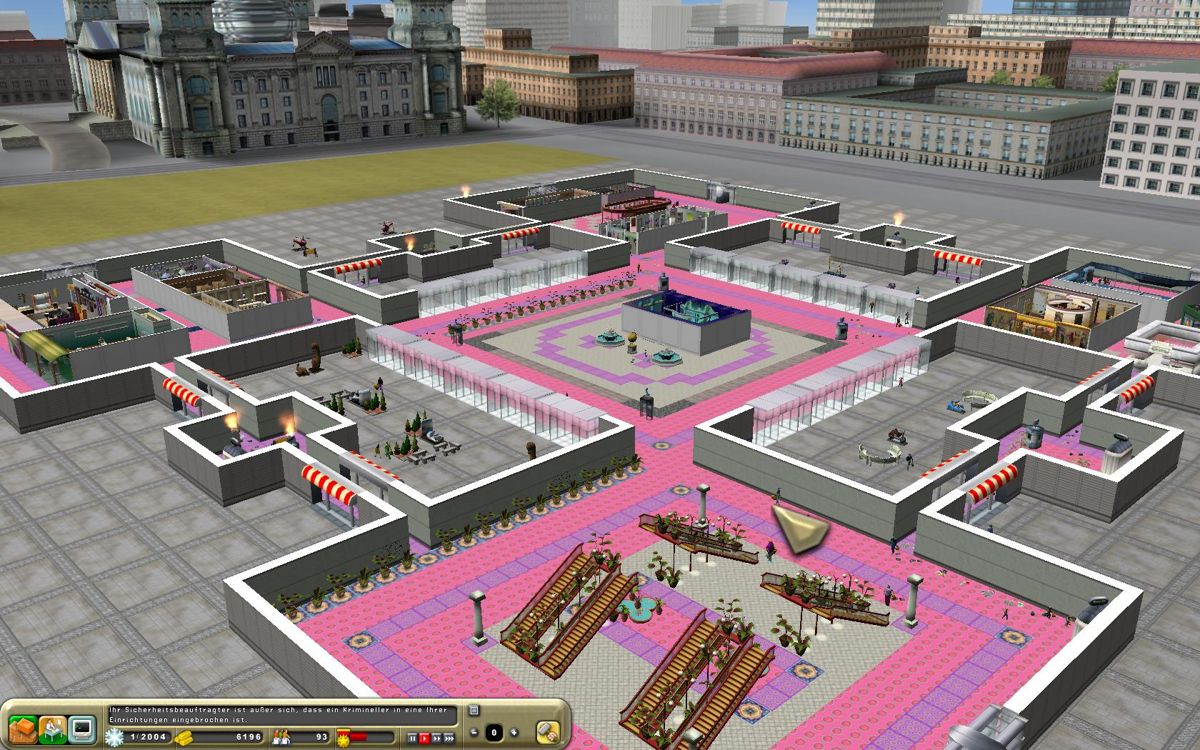Open the brick construction menu
Screen dimensions: 1200x750
(23, 729)
